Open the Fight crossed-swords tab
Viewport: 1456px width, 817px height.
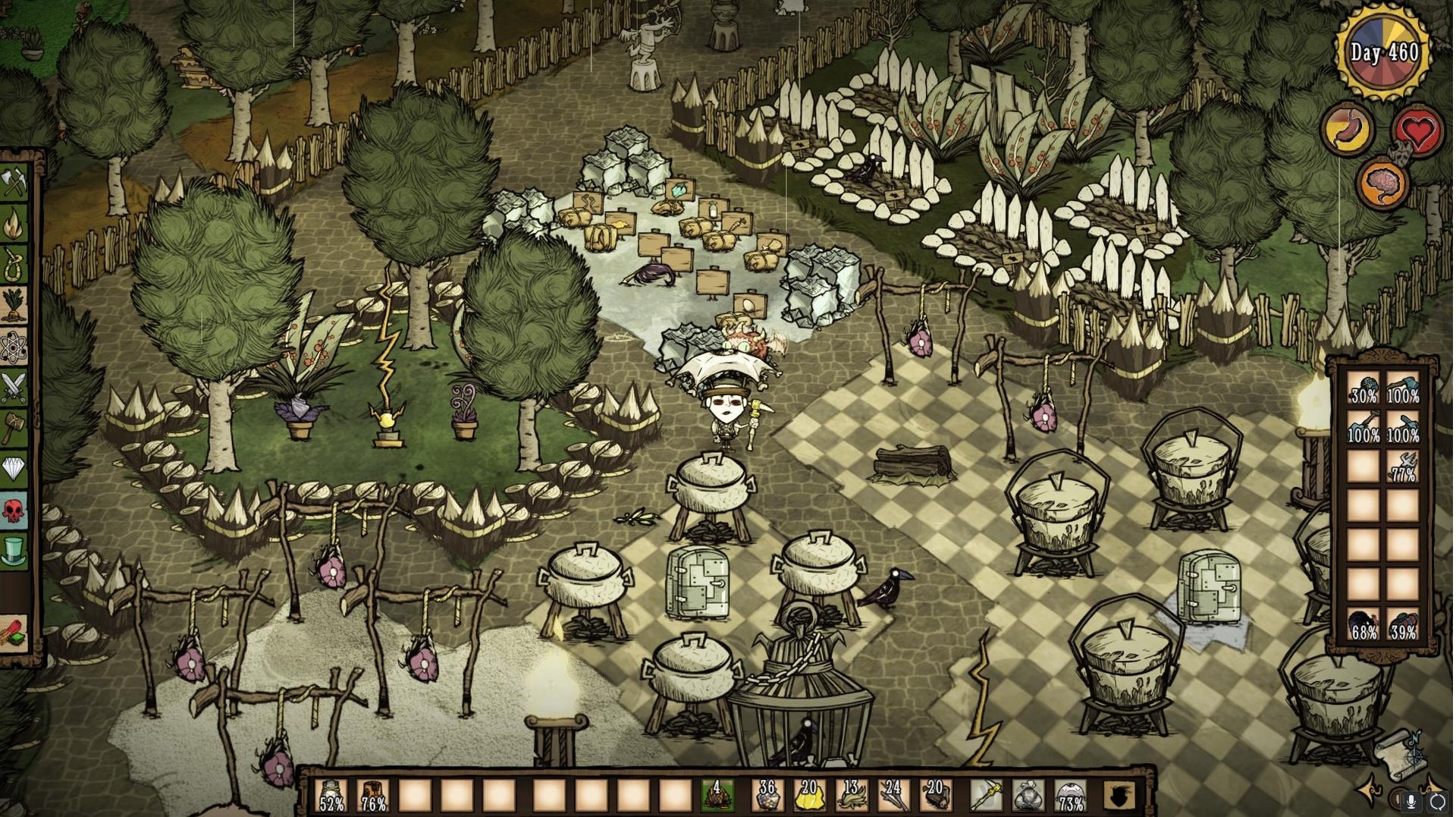pyautogui.click(x=14, y=388)
